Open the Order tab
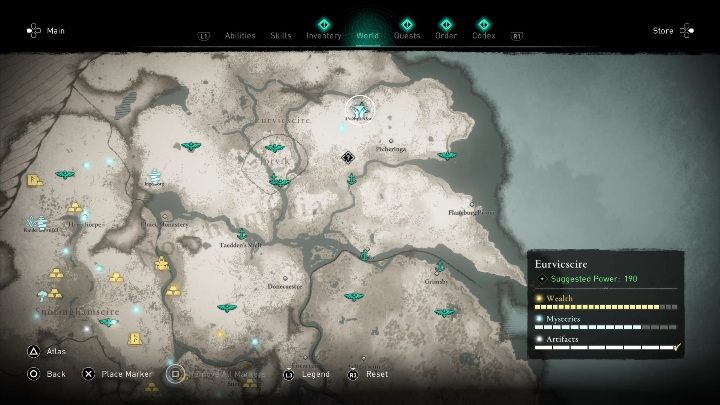The width and height of the screenshot is (720, 405). point(446,35)
